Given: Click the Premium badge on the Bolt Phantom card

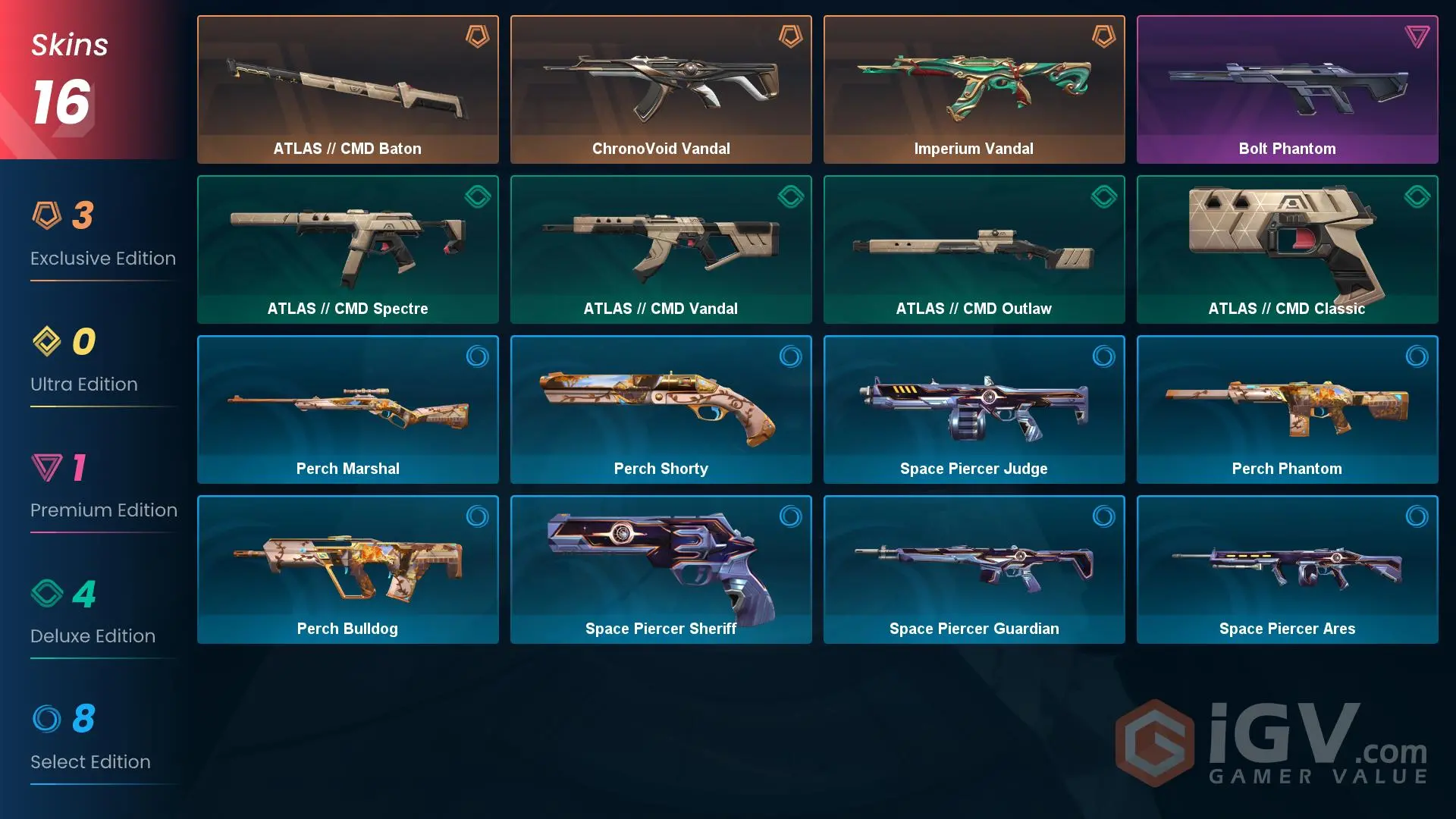Looking at the screenshot, I should point(1416,36).
